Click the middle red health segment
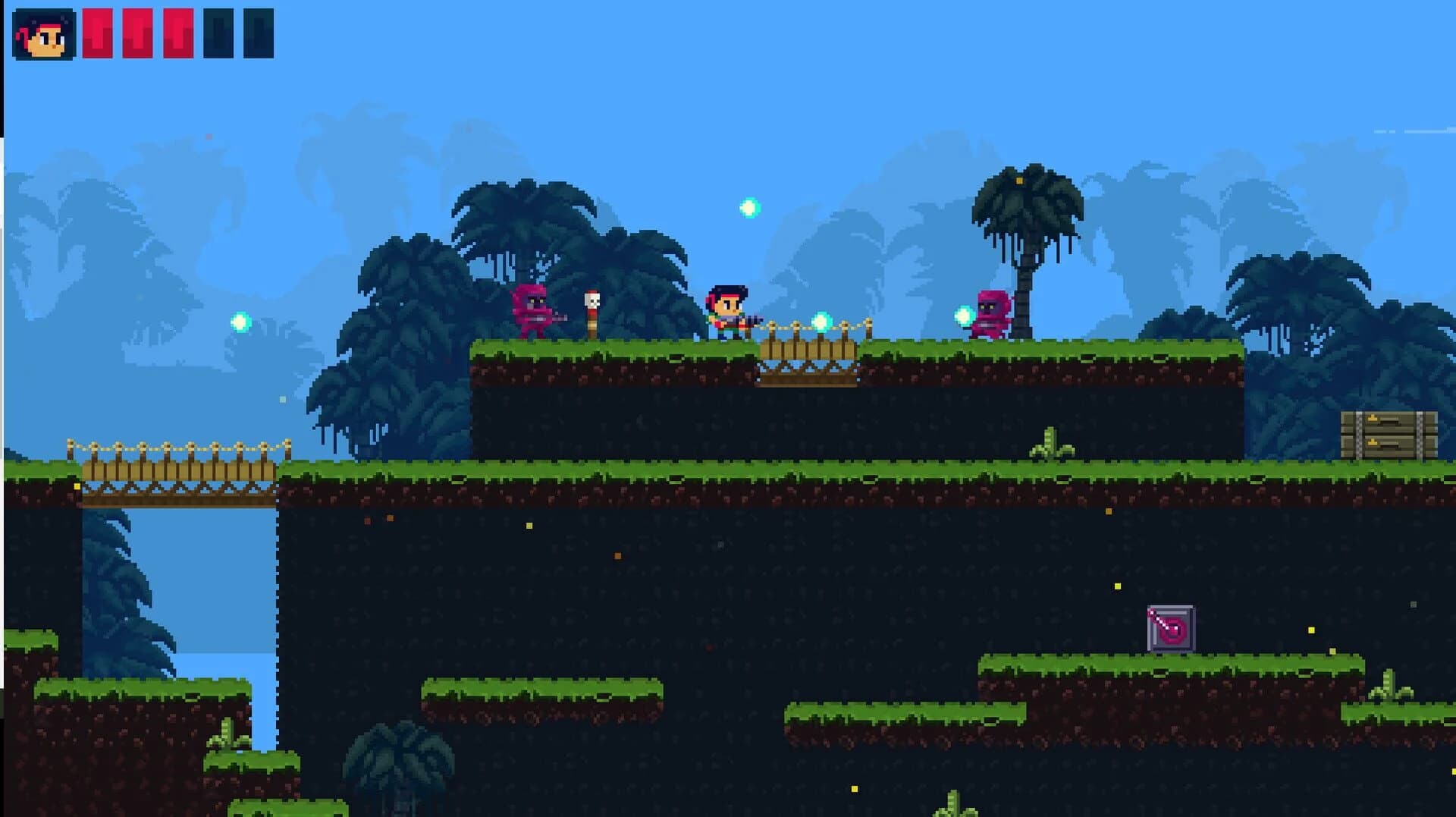Image resolution: width=1456 pixels, height=817 pixels. pos(137,32)
